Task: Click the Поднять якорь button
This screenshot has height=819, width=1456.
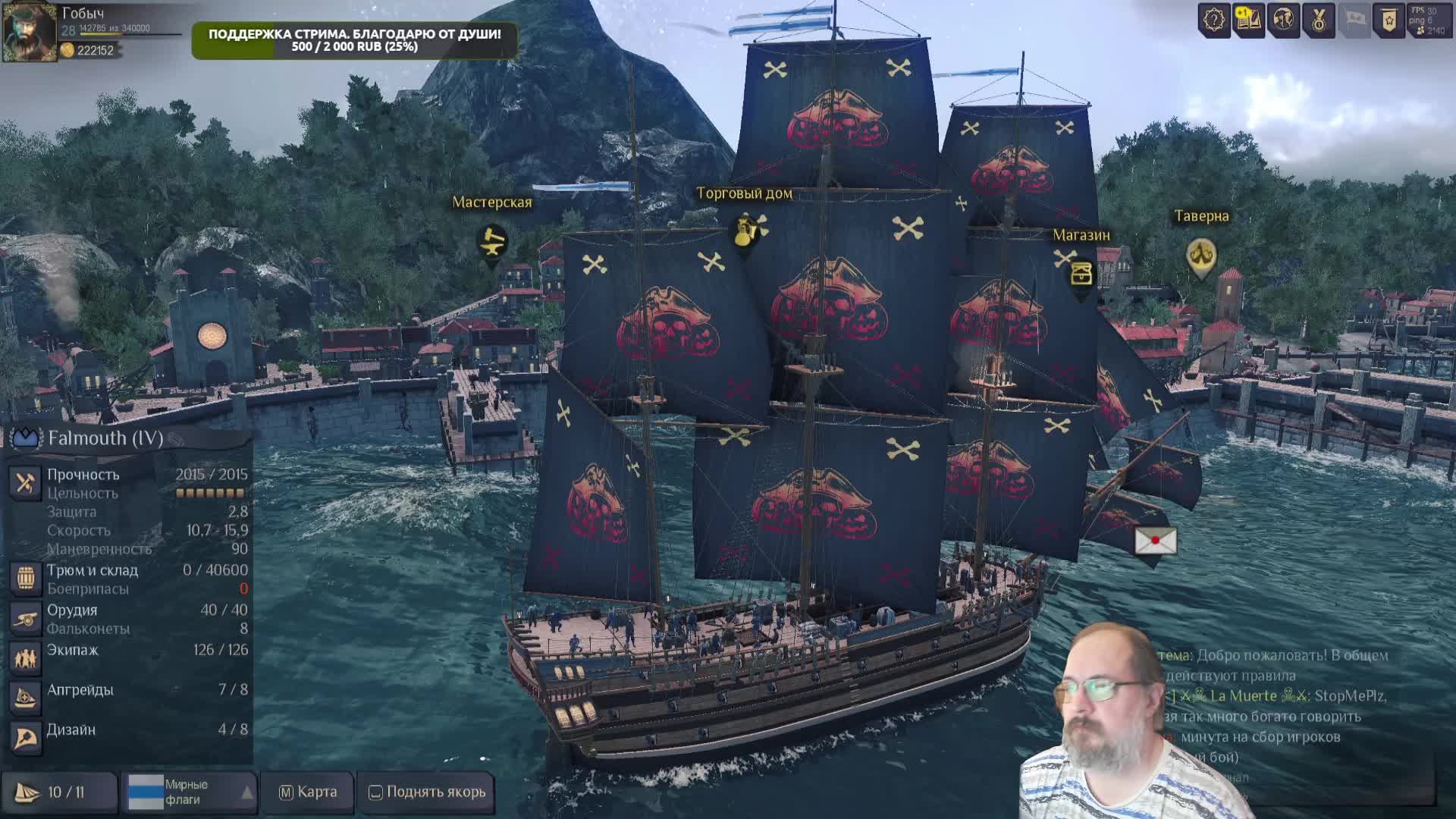Action: (x=427, y=792)
